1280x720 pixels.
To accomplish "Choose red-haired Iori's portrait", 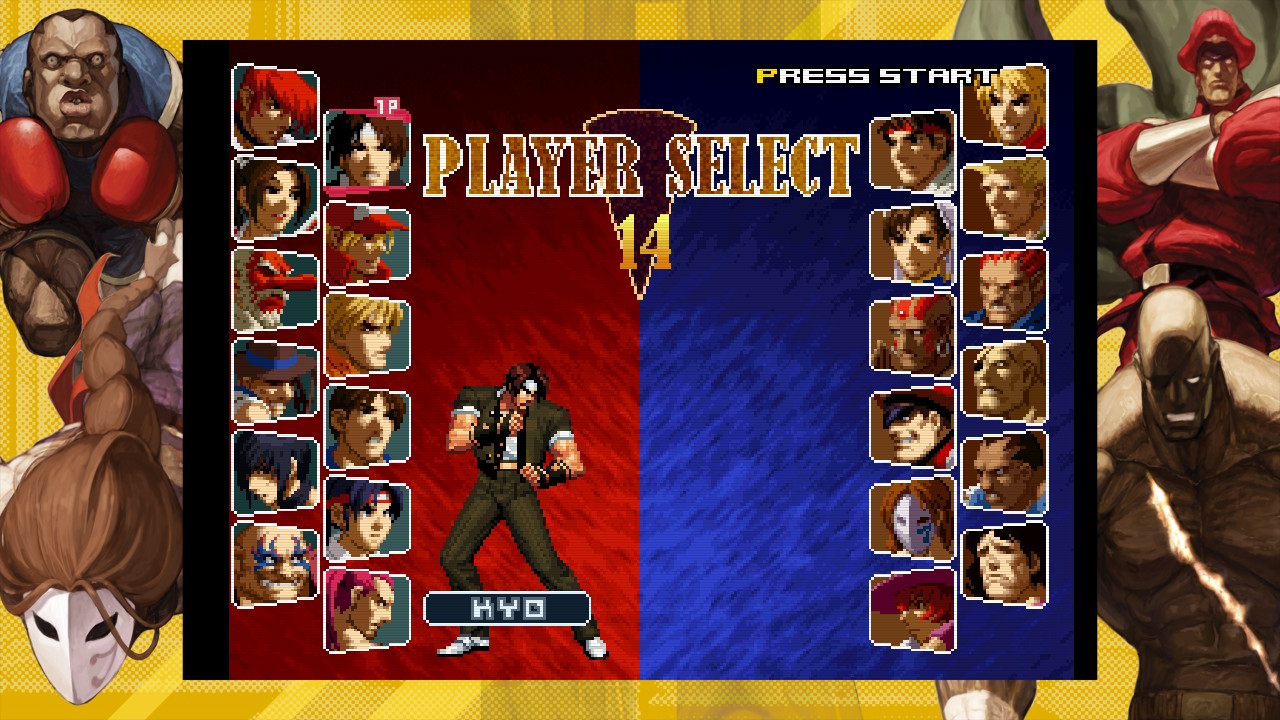I will coord(275,107).
